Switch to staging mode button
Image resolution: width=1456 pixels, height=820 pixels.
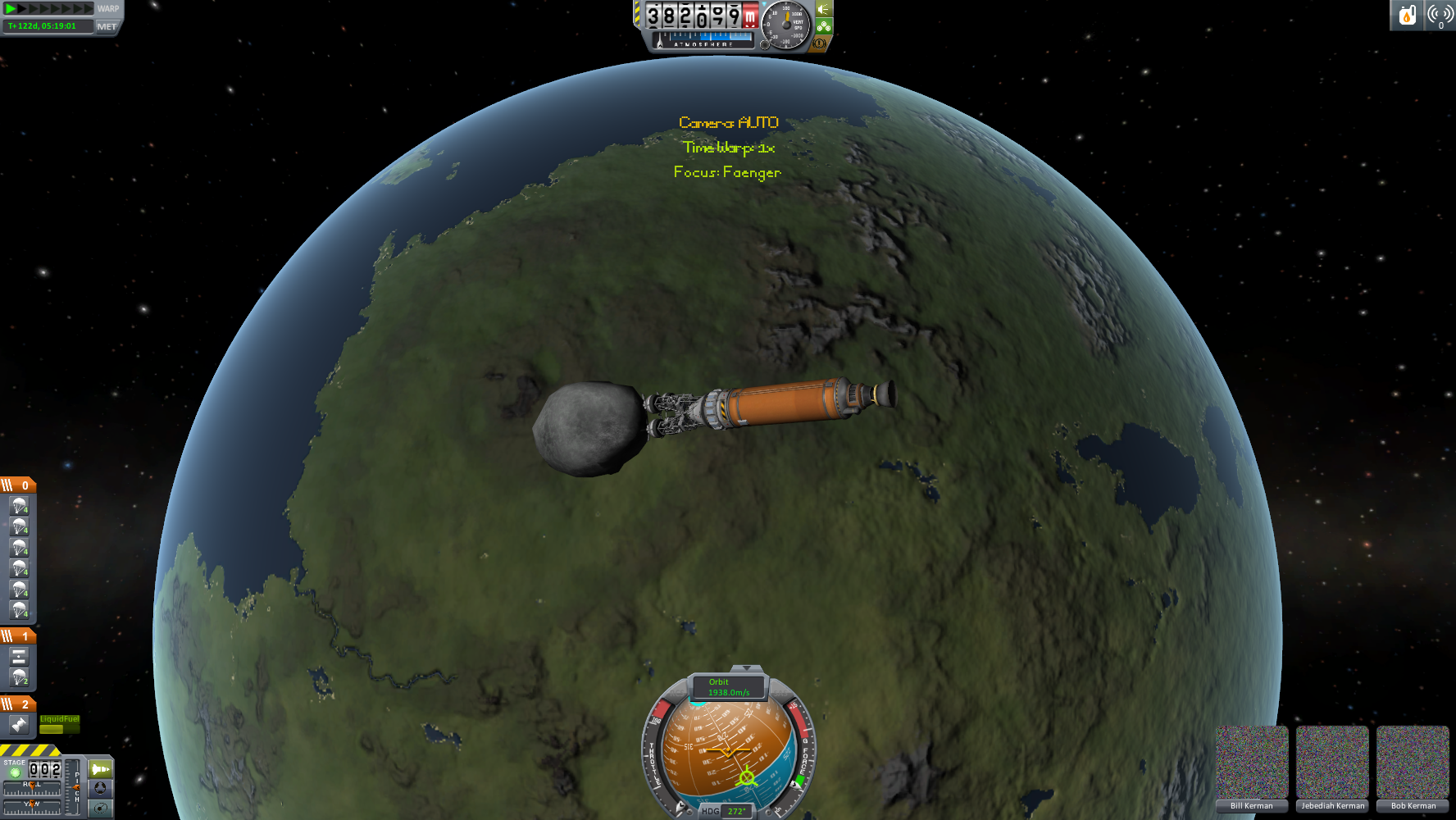pyautogui.click(x=100, y=769)
